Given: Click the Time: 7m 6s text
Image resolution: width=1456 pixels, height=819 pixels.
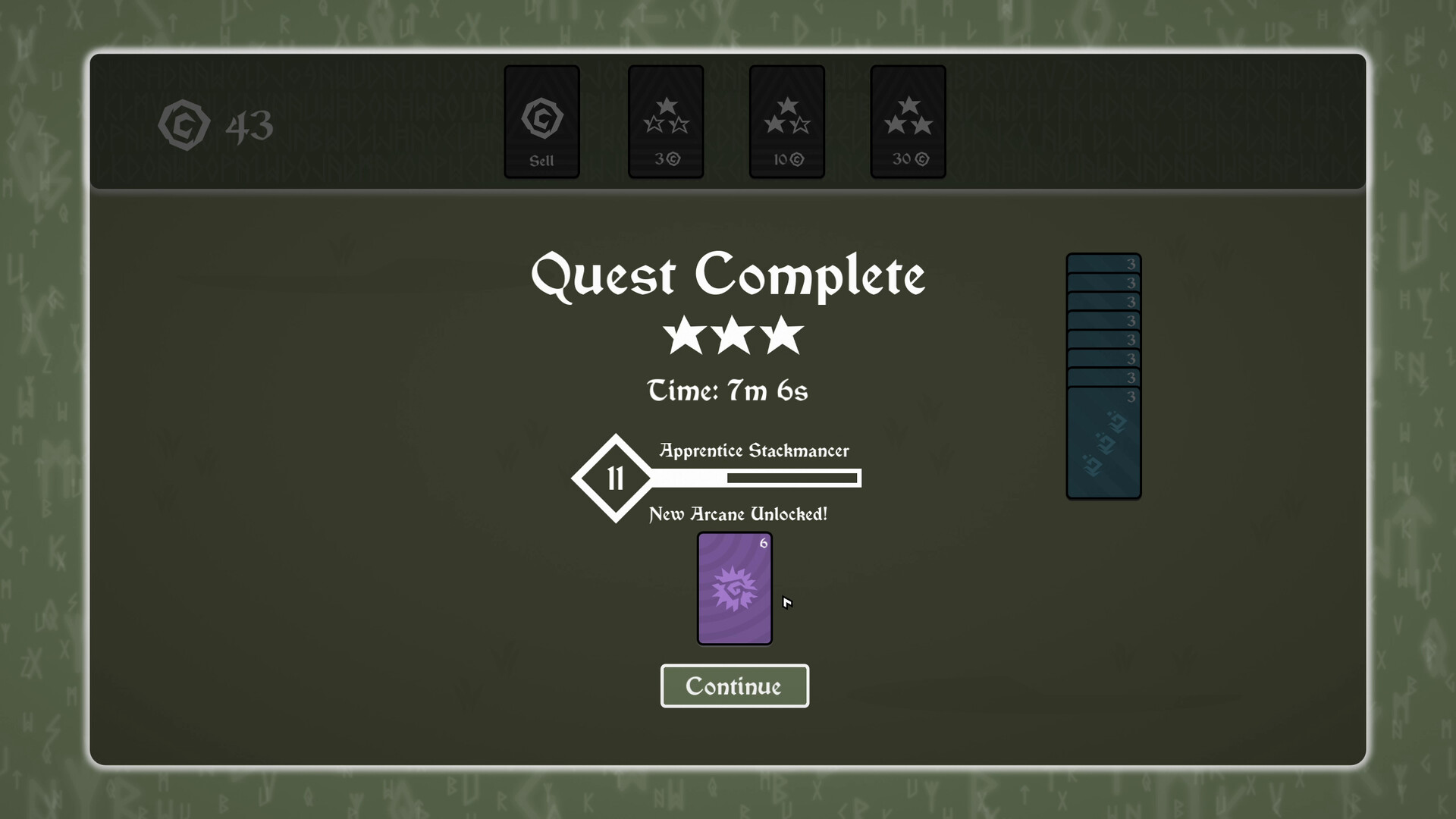Looking at the screenshot, I should pyautogui.click(x=728, y=391).
